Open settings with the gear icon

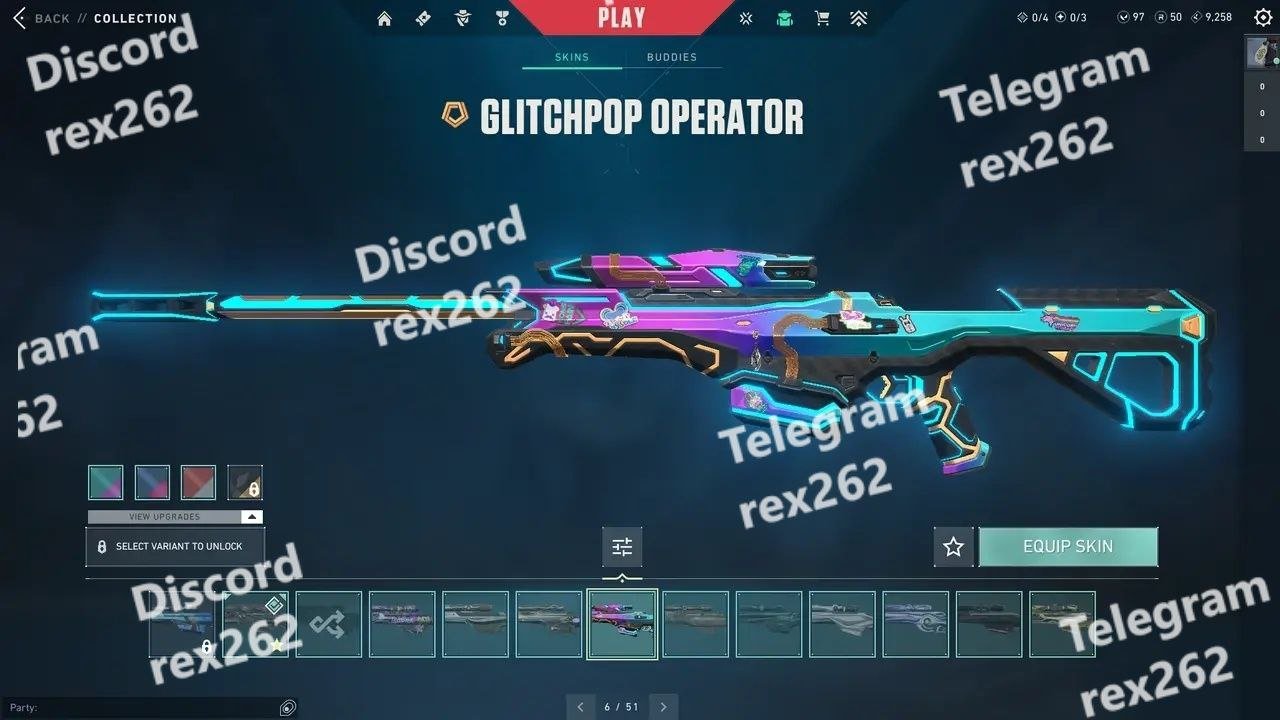pos(1263,17)
